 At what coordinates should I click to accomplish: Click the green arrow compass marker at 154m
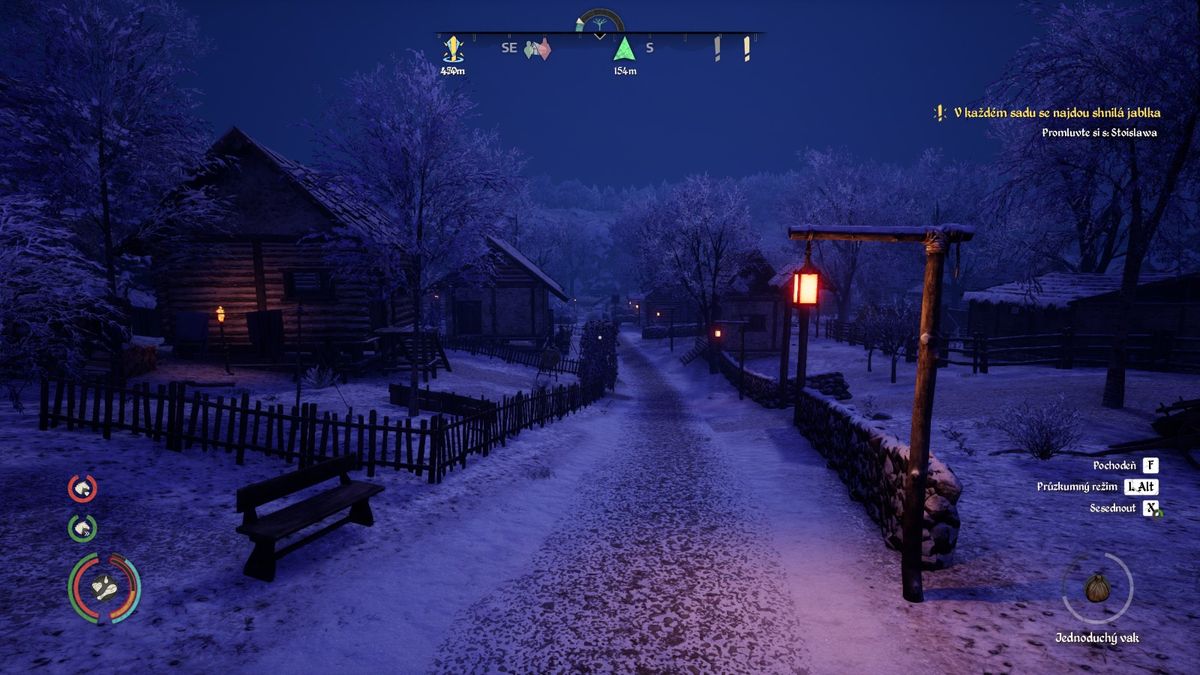click(x=625, y=48)
